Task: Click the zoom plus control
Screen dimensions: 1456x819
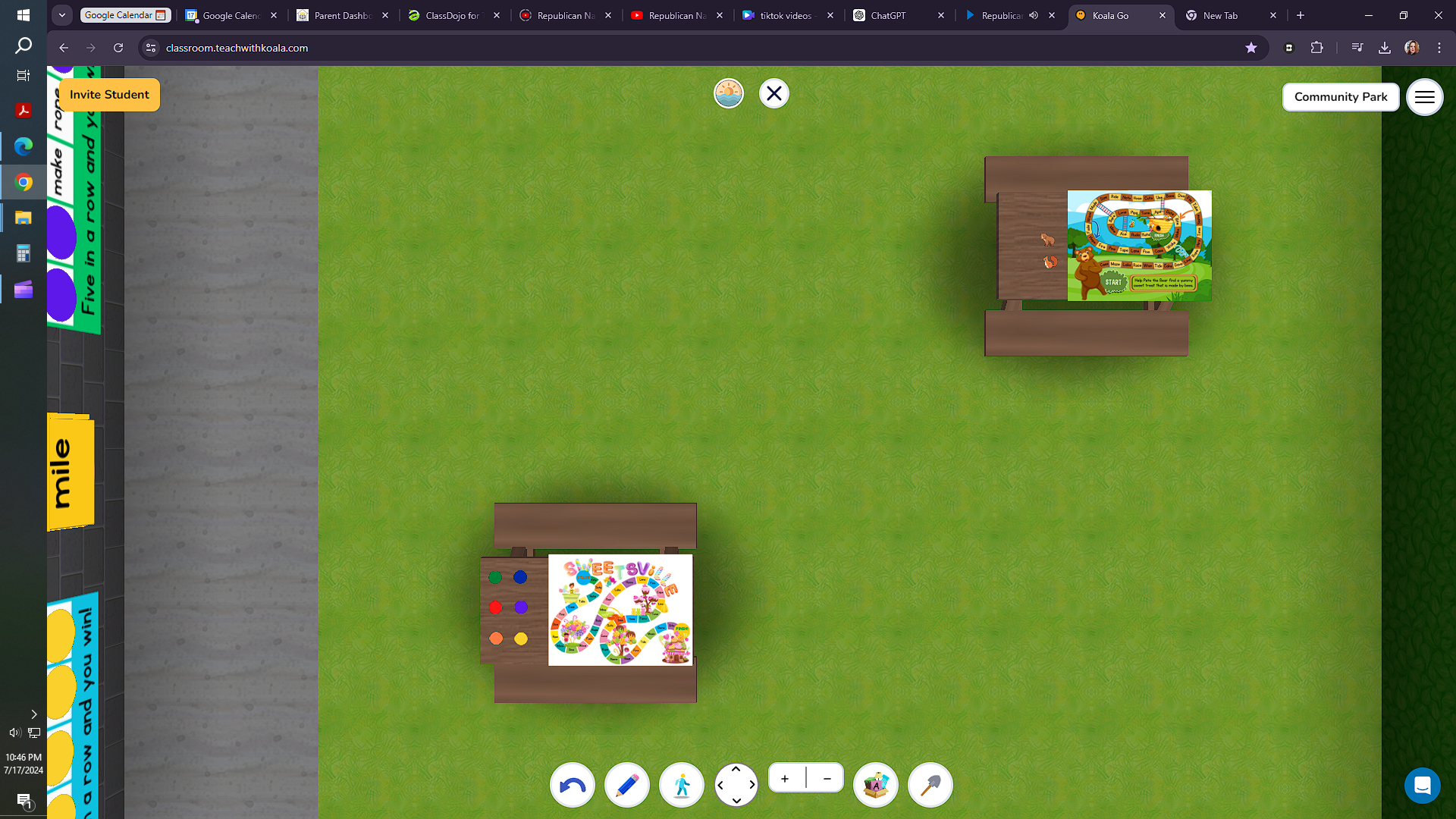Action: click(785, 778)
